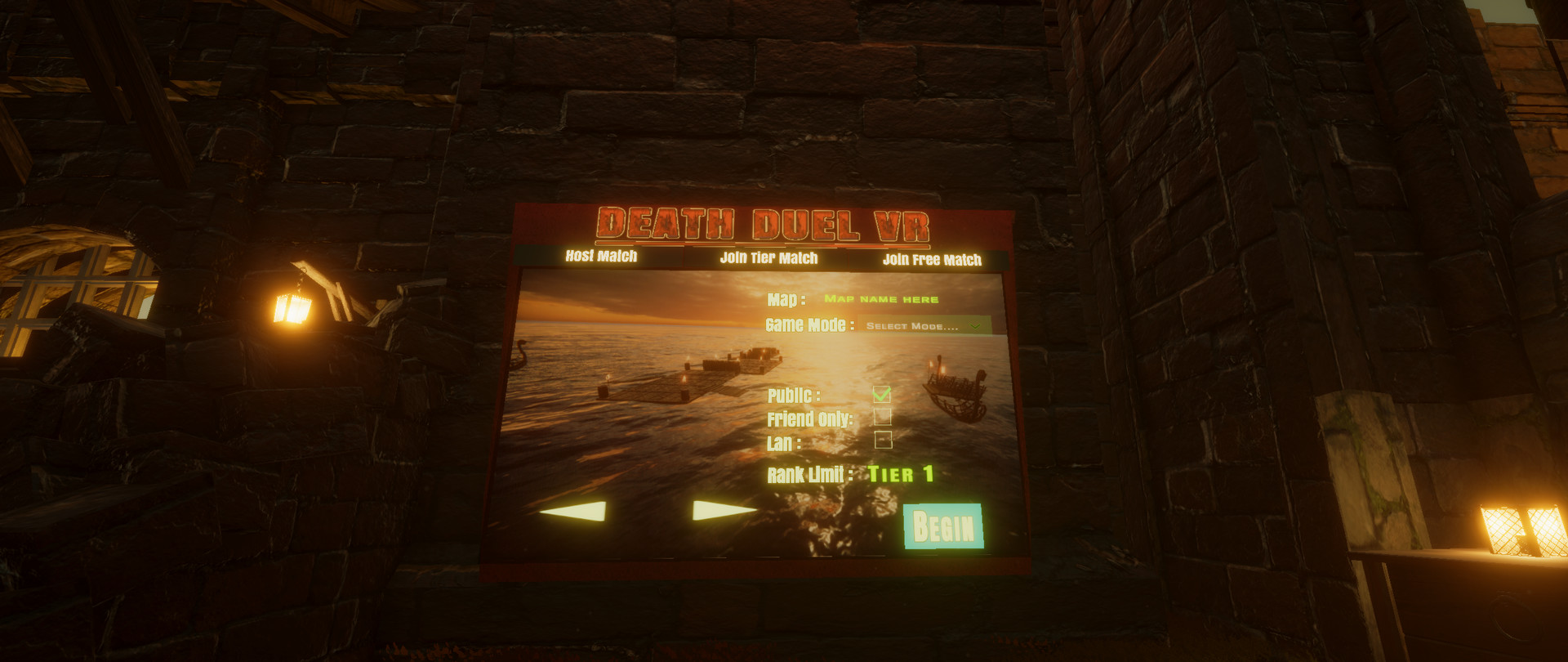
Task: Click the Death Duel VR title banner
Action: tap(766, 221)
